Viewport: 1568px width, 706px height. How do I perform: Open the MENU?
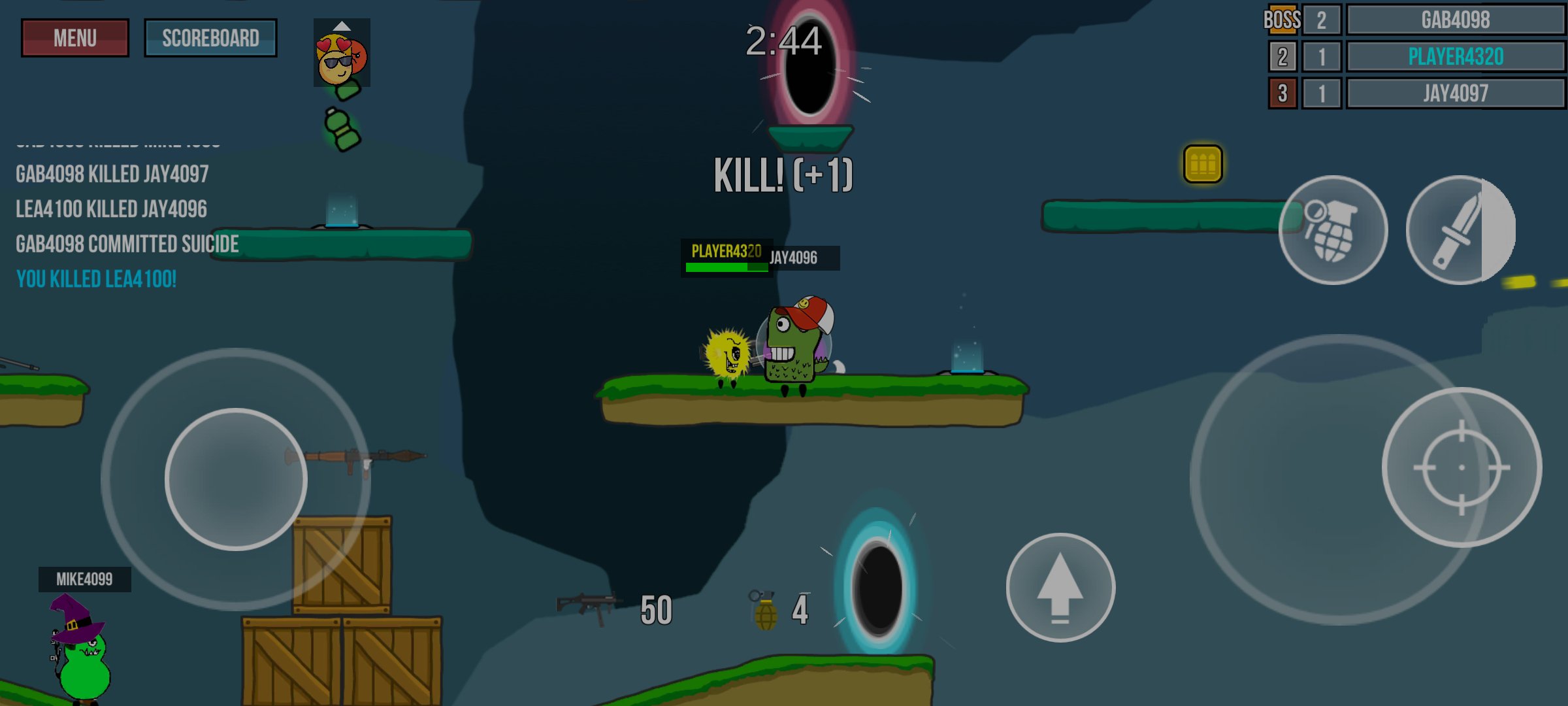click(74, 37)
